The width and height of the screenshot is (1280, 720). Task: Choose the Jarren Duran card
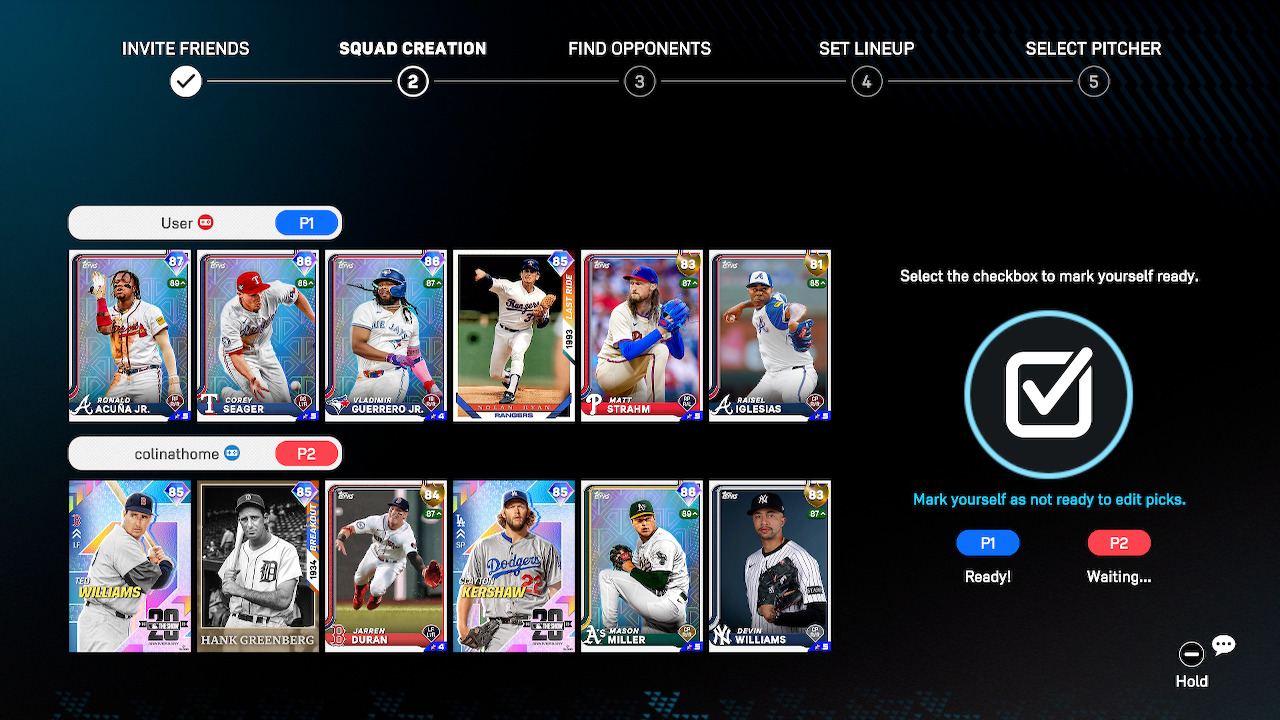pyautogui.click(x=386, y=566)
